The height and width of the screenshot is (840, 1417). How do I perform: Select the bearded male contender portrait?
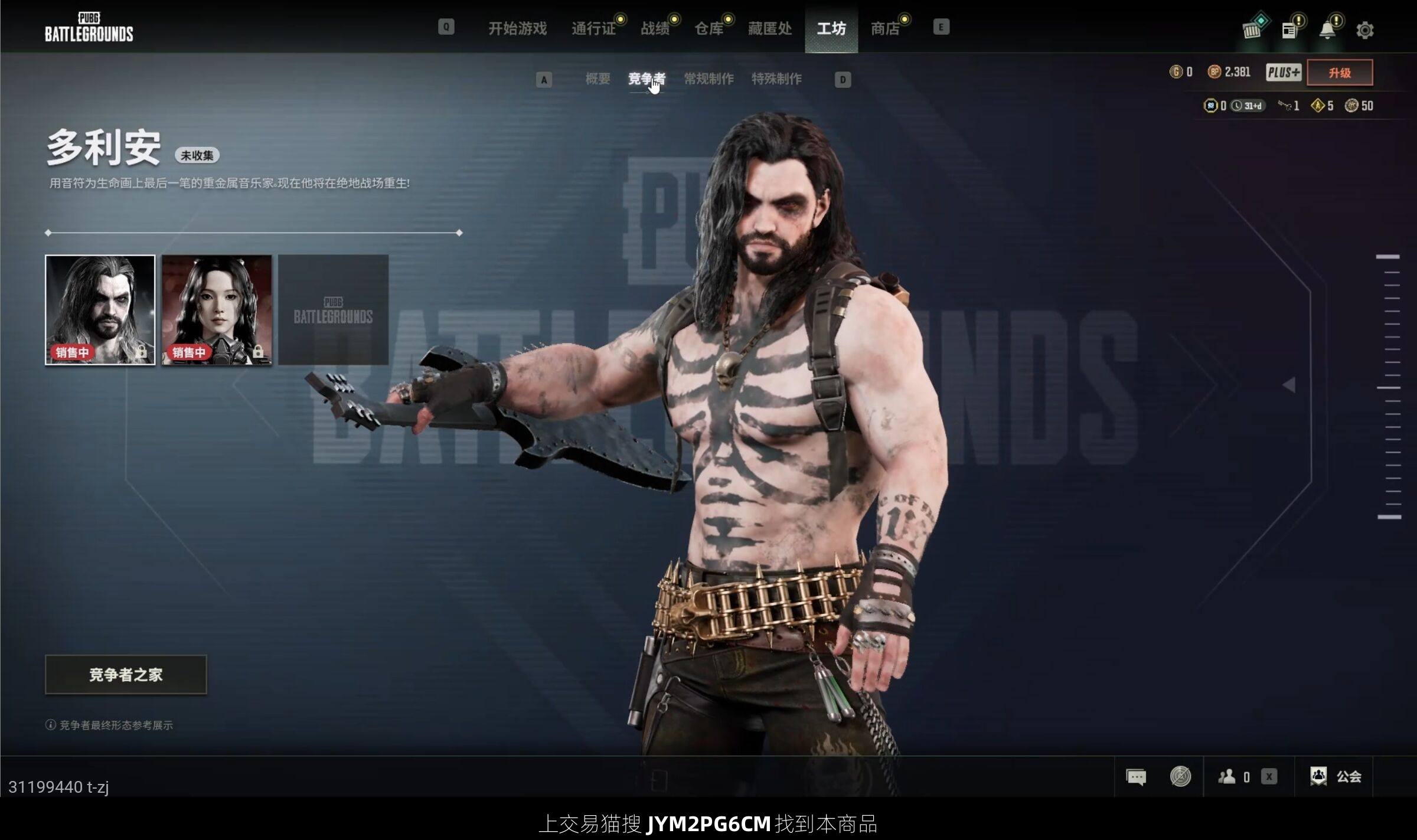point(100,309)
